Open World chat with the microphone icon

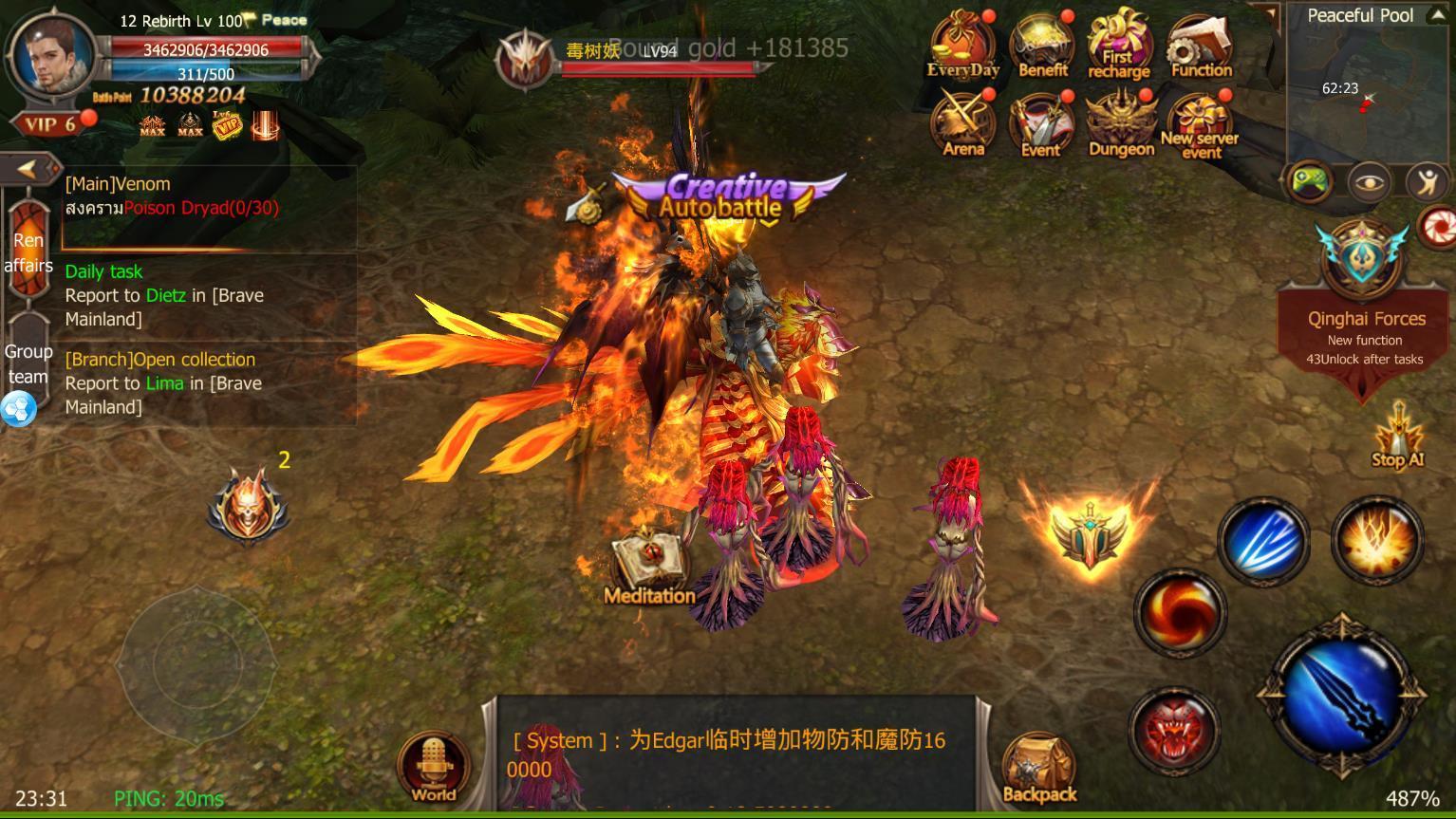click(433, 759)
